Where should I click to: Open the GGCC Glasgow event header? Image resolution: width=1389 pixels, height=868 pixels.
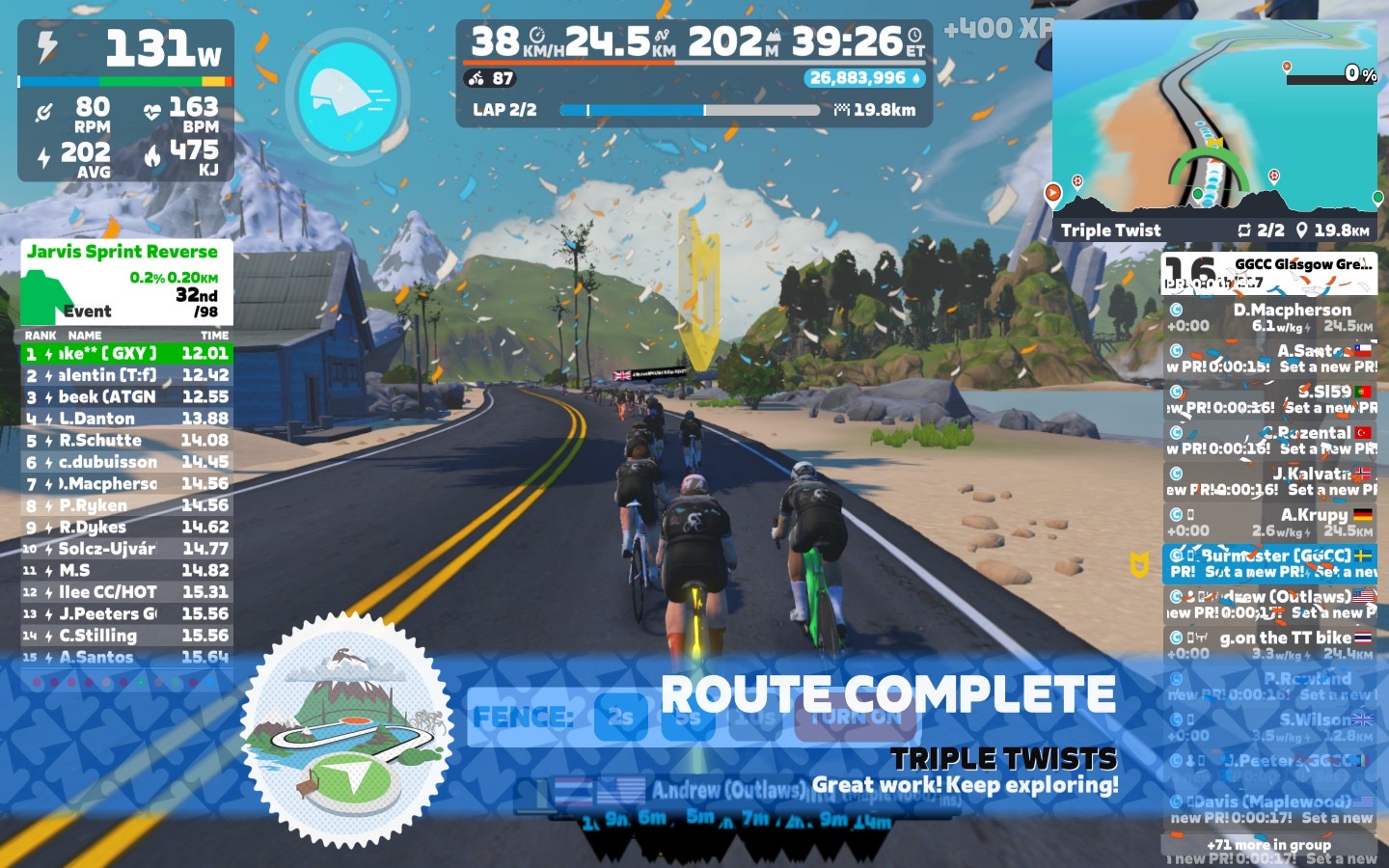(1269, 270)
